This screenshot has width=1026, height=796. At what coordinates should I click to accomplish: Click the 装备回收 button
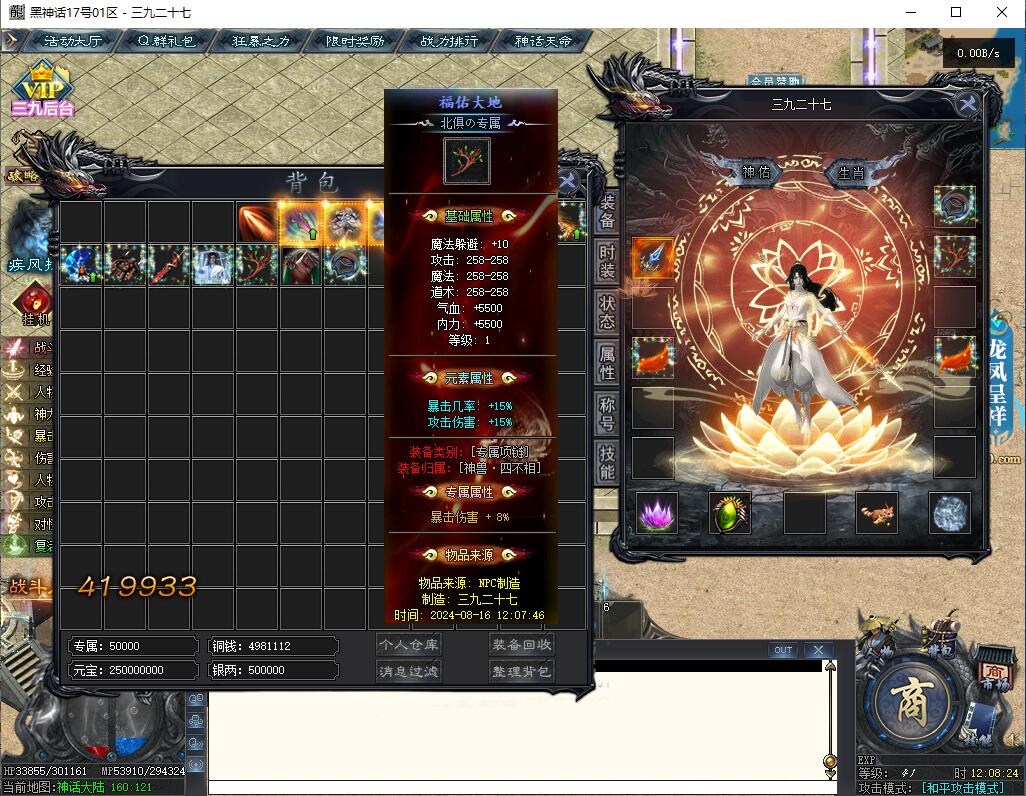click(x=521, y=645)
